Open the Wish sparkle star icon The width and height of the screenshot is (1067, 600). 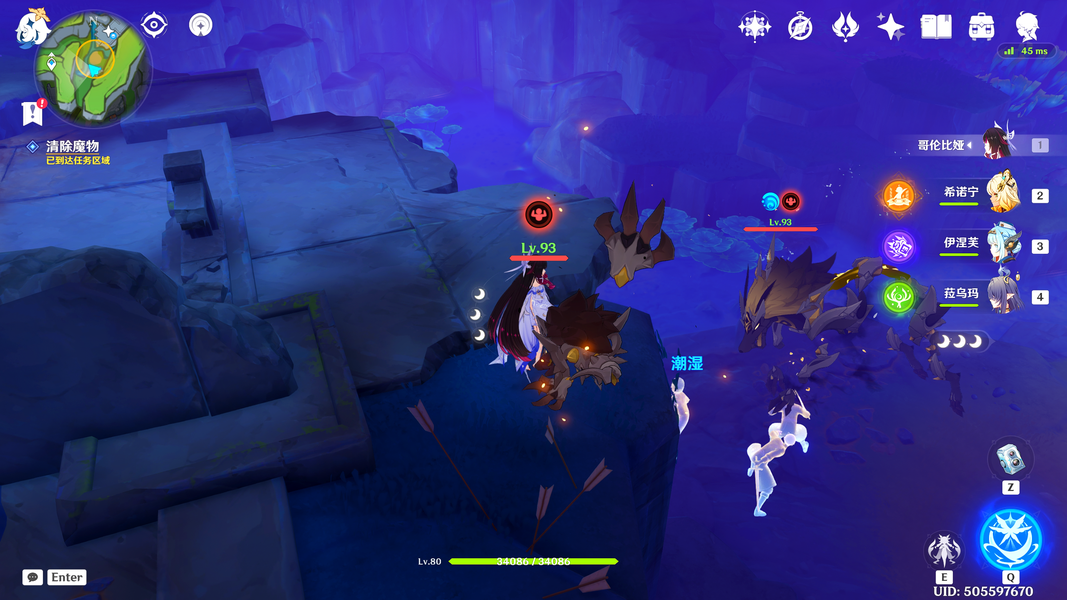point(890,27)
